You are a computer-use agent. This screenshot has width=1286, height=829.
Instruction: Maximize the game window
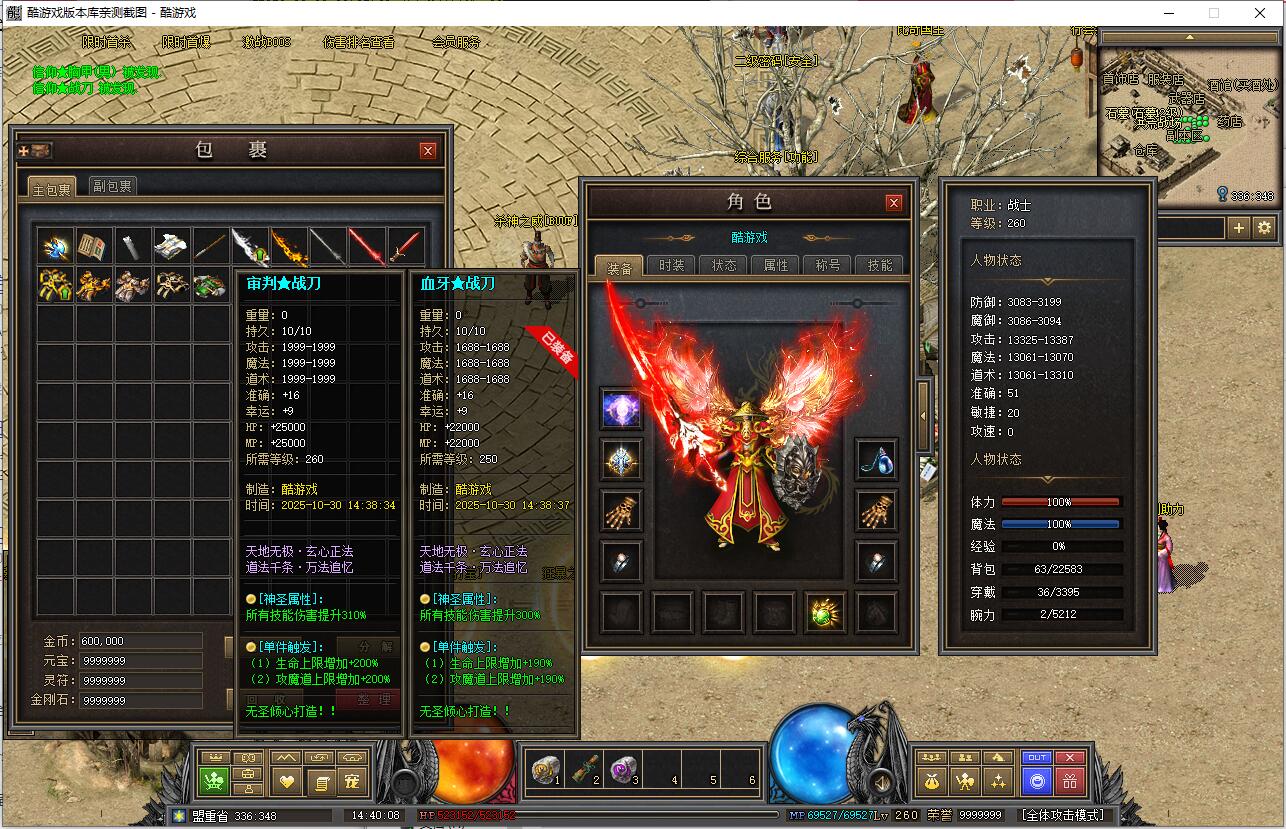[x=1214, y=13]
